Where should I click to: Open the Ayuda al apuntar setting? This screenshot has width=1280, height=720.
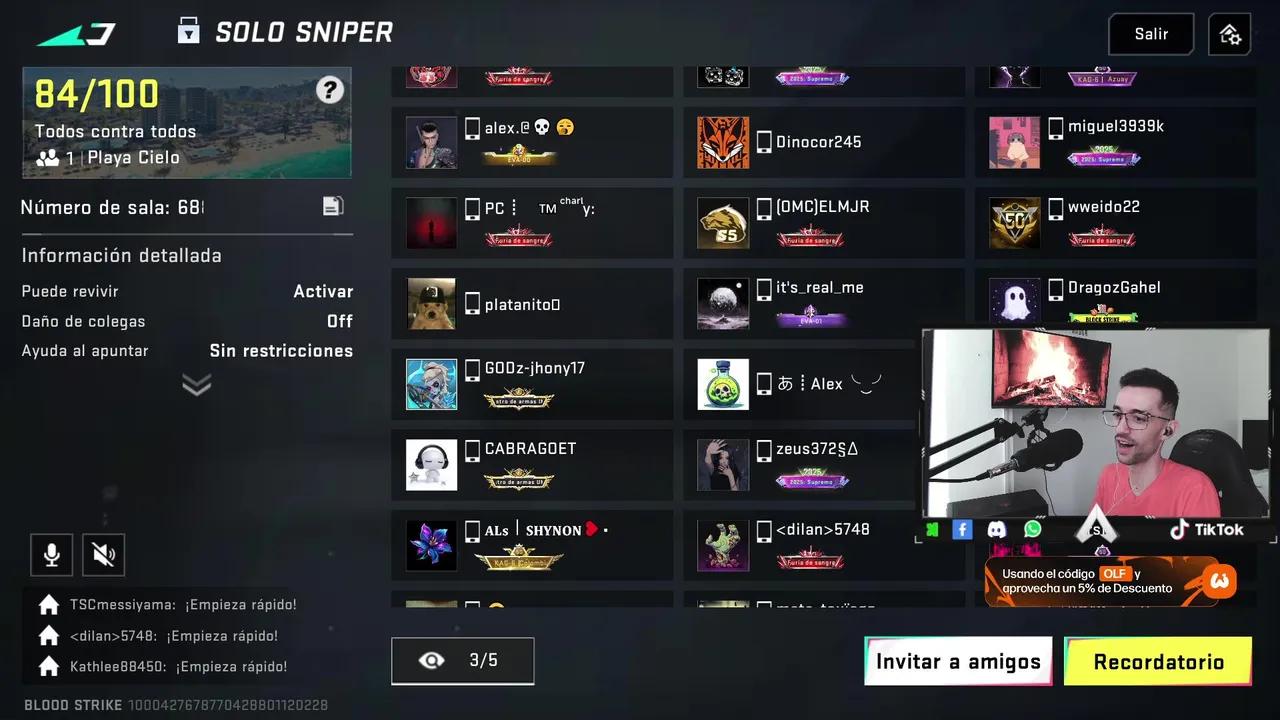(x=281, y=351)
